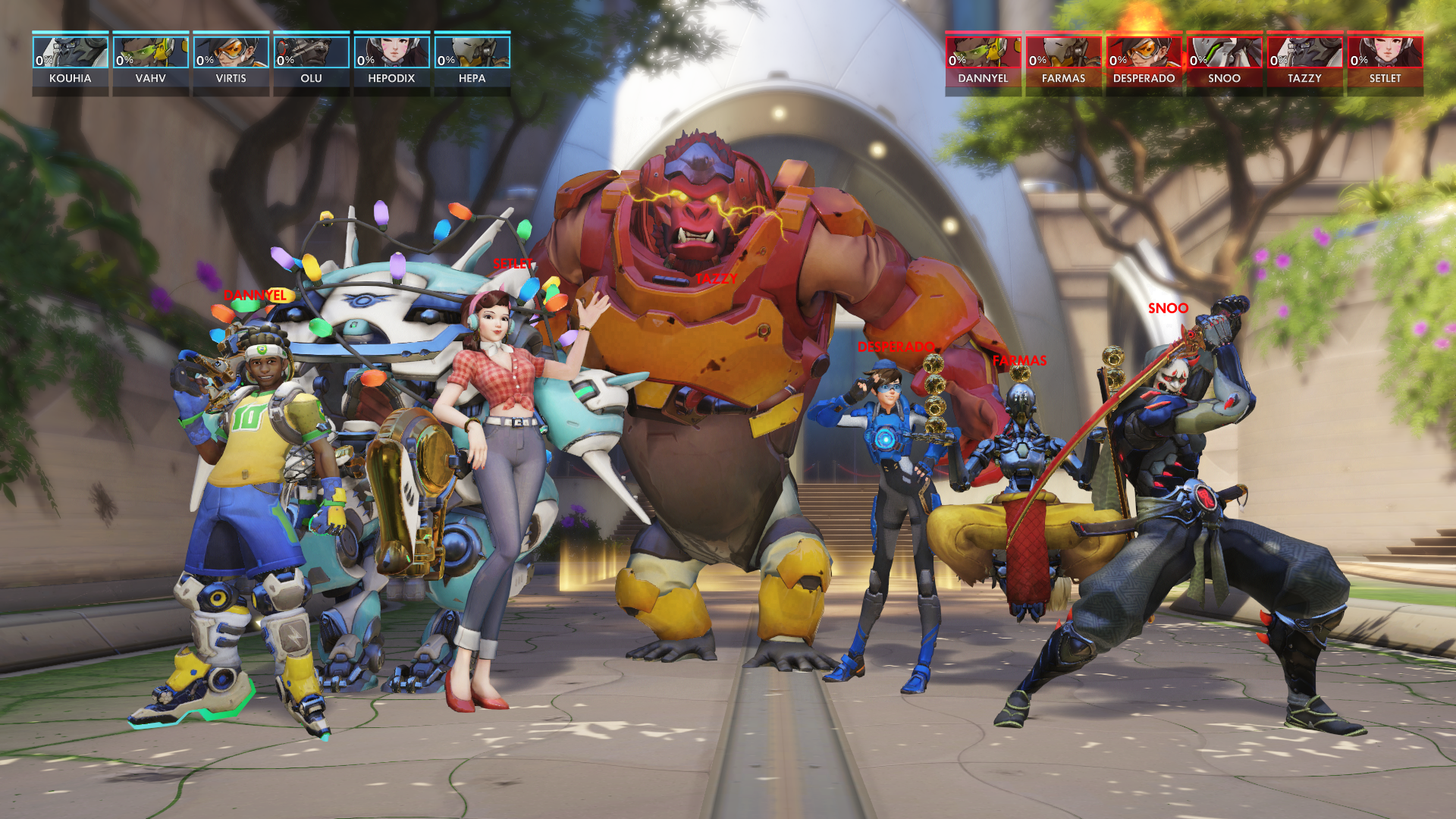Select SNOO's hero portrait
The image size is (1456, 819).
point(1225,53)
